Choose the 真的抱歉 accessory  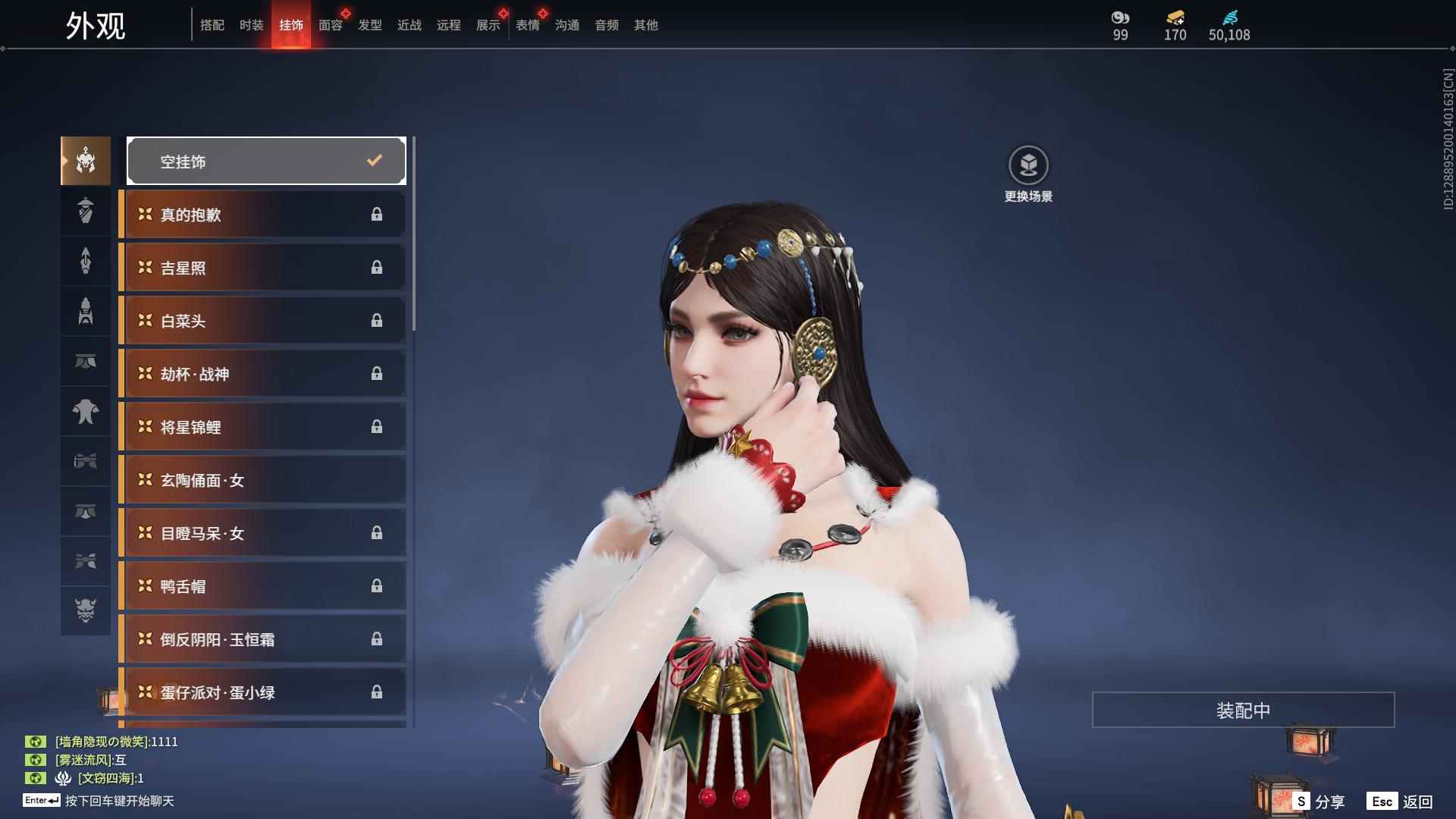263,215
